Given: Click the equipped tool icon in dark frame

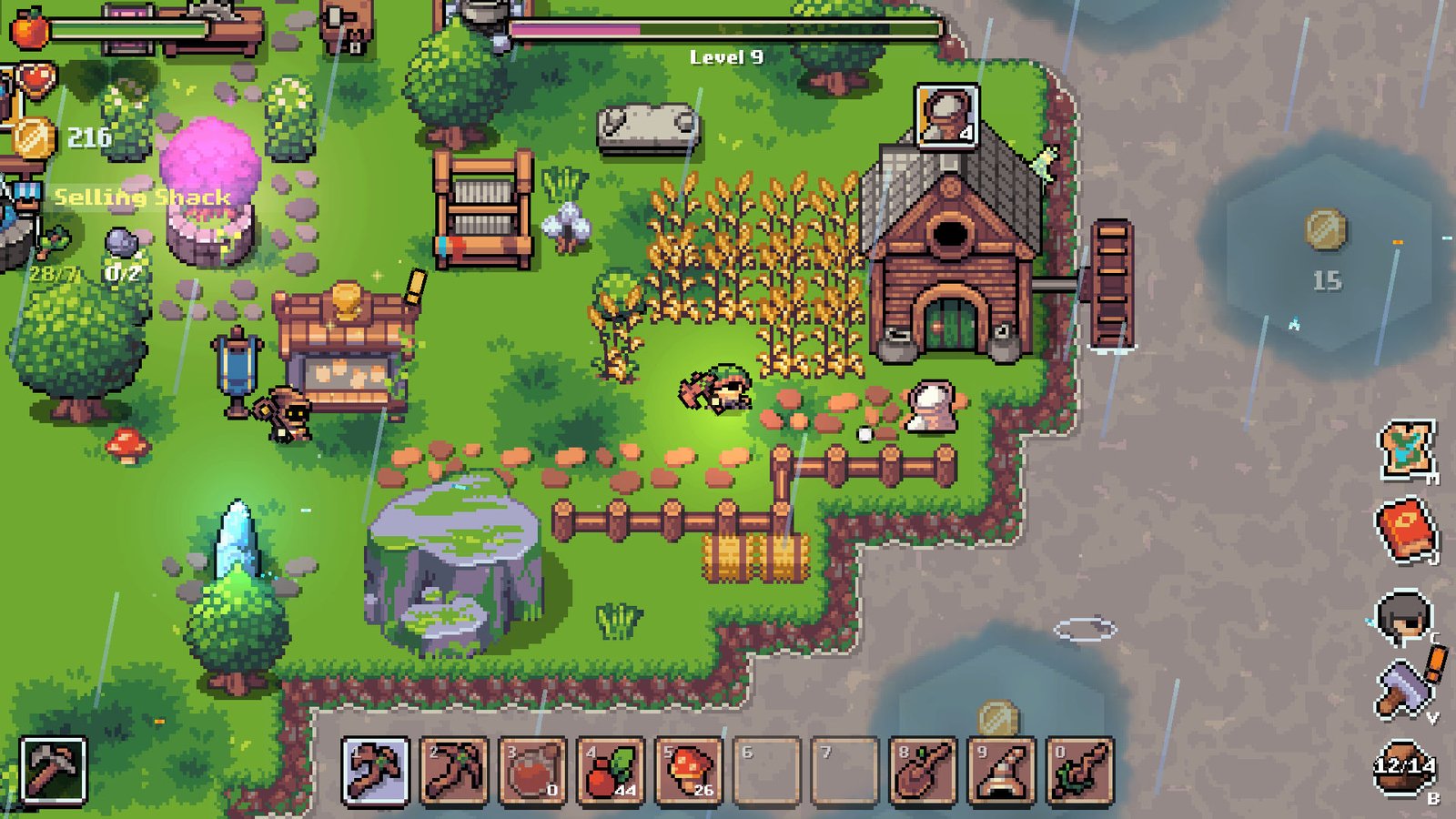Looking at the screenshot, I should coord(53,771).
